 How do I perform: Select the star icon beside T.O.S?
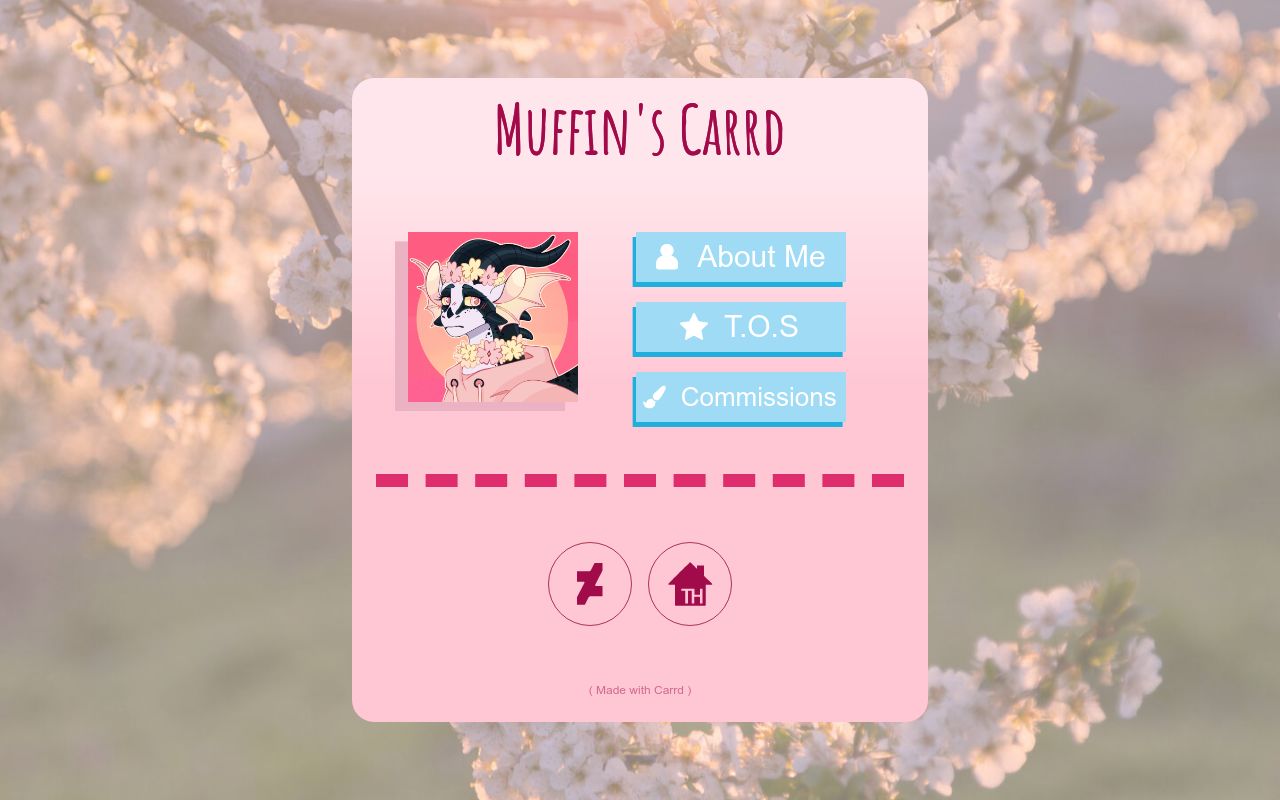[x=693, y=327]
